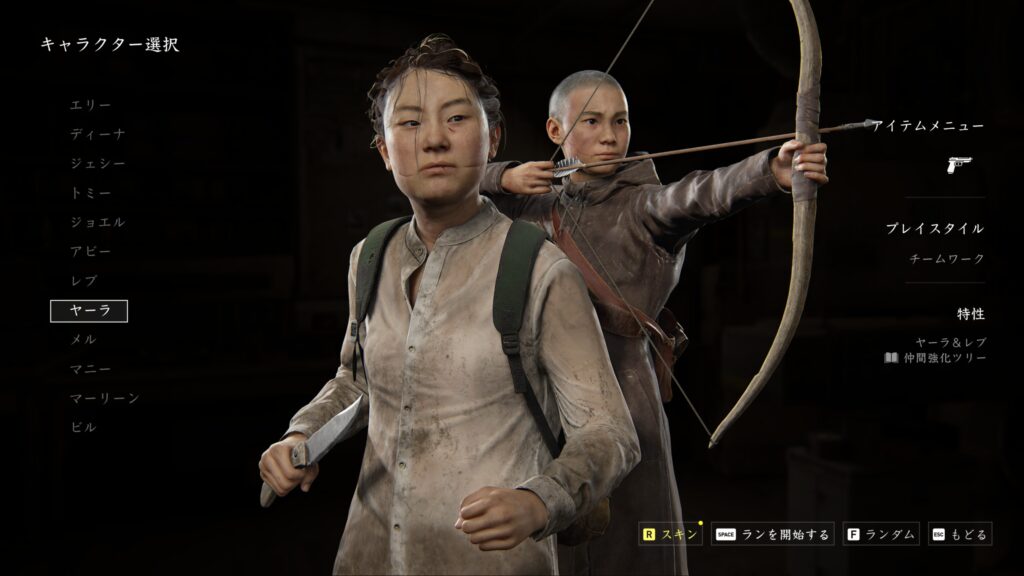Select エリー from the character list
The image size is (1024, 576).
point(90,105)
